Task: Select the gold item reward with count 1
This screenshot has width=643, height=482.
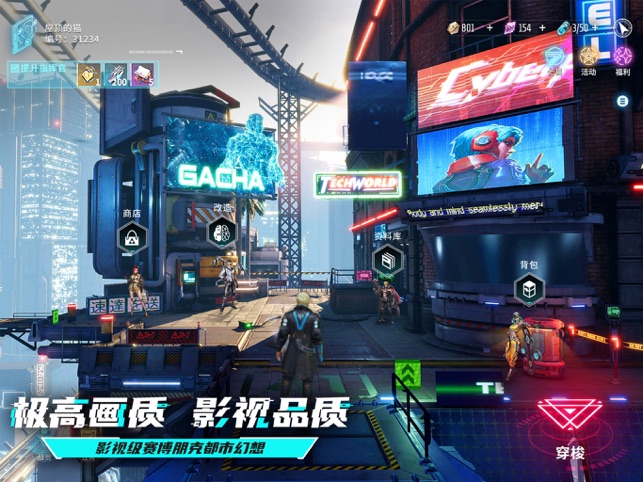Action: [88, 72]
